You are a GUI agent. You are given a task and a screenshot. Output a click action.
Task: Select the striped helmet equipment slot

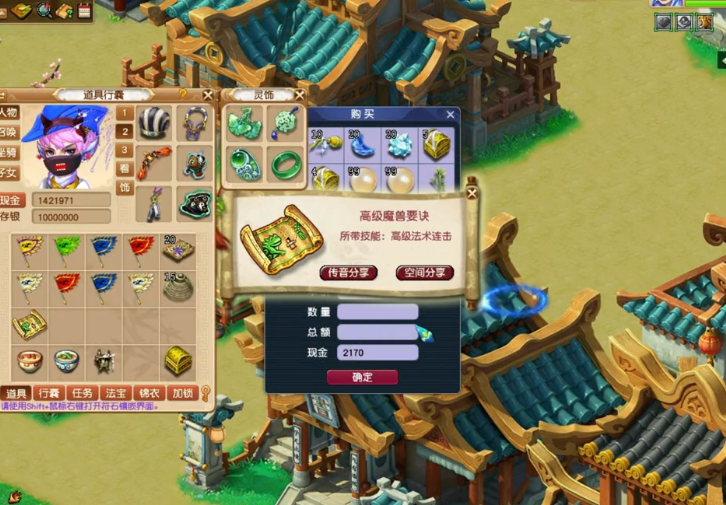point(153,123)
